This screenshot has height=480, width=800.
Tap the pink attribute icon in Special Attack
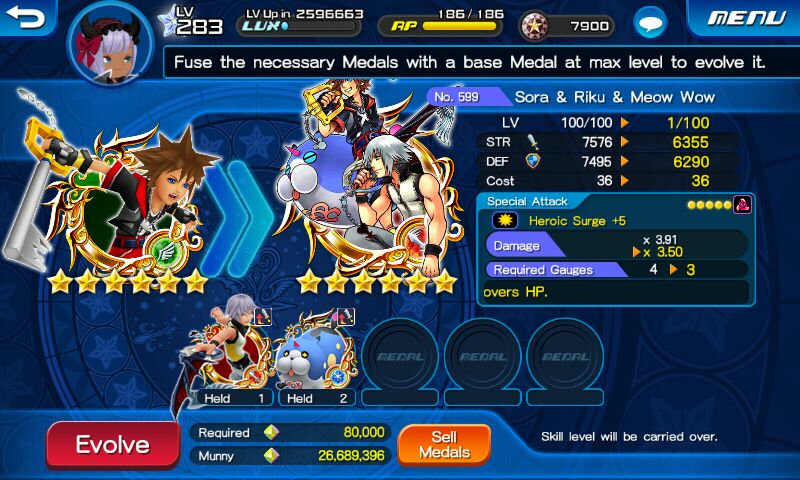pos(742,204)
